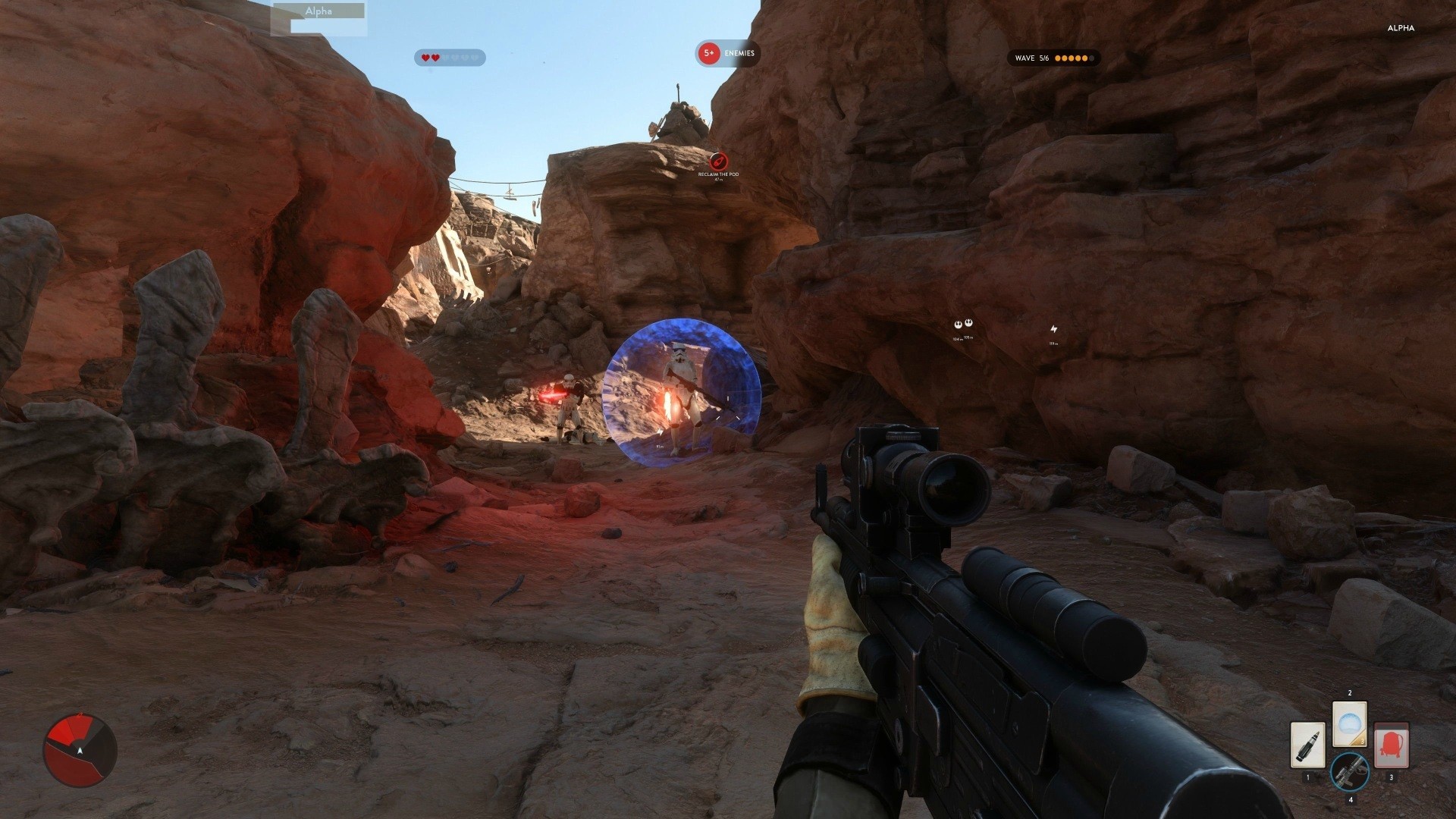Select the ALPHA label in the top right corner

(x=1400, y=27)
